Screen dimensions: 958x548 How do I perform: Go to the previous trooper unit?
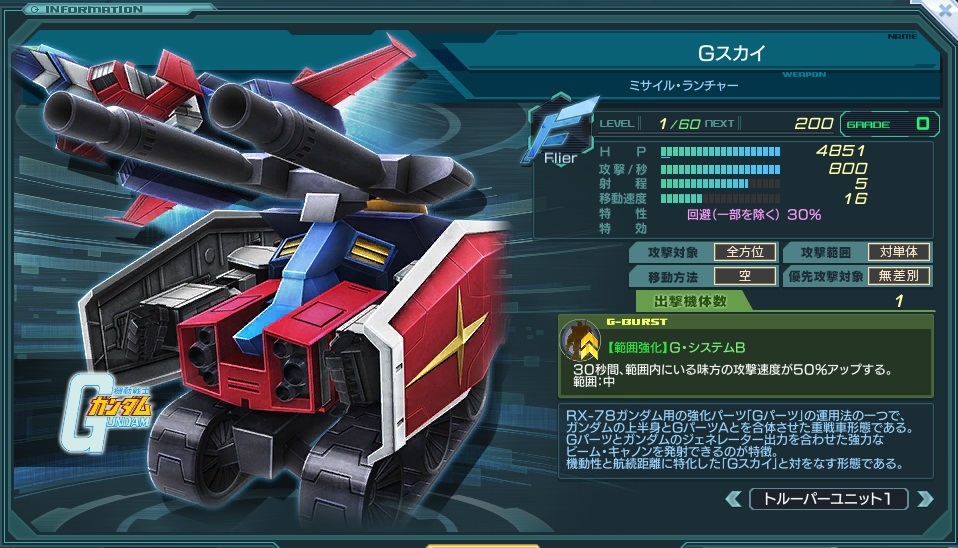[734, 498]
